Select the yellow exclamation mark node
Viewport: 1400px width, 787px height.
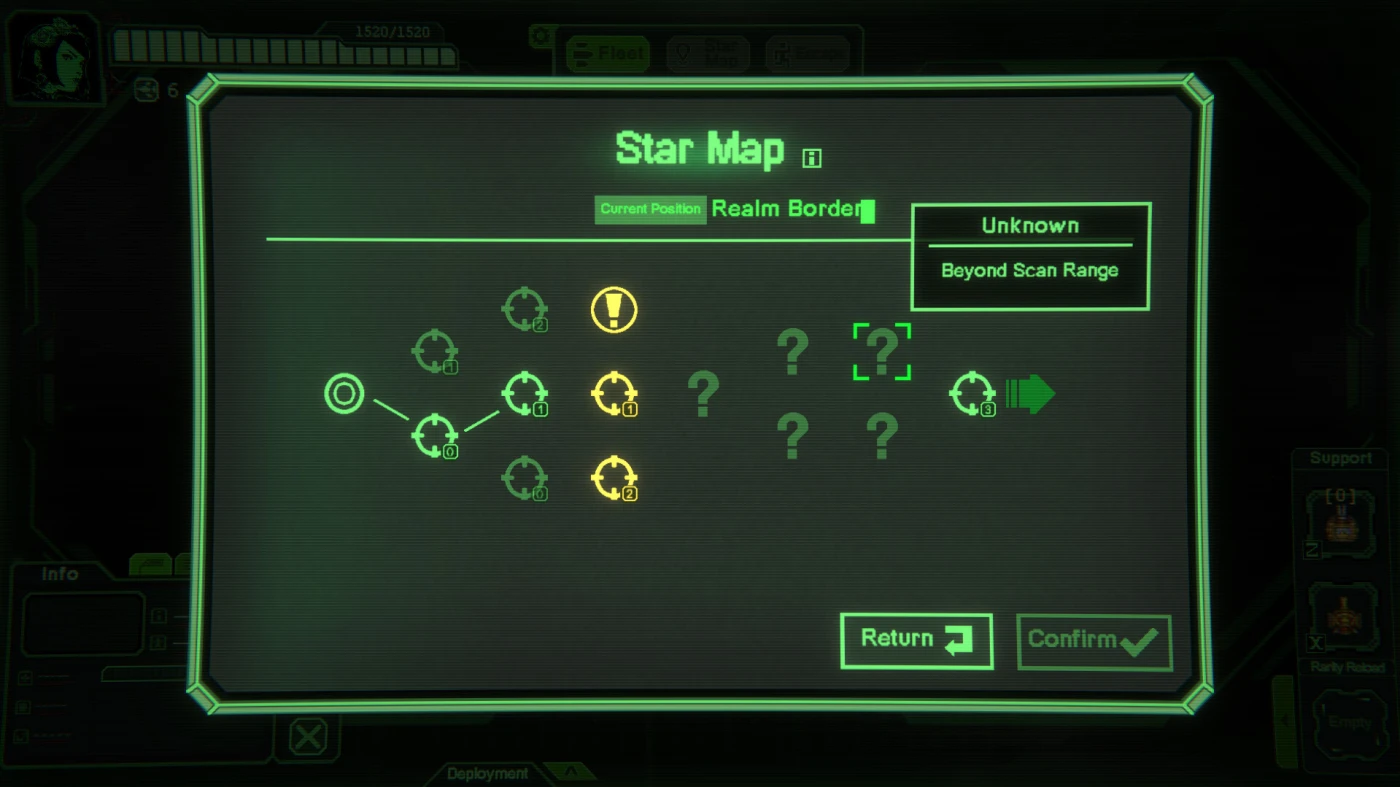pos(614,310)
